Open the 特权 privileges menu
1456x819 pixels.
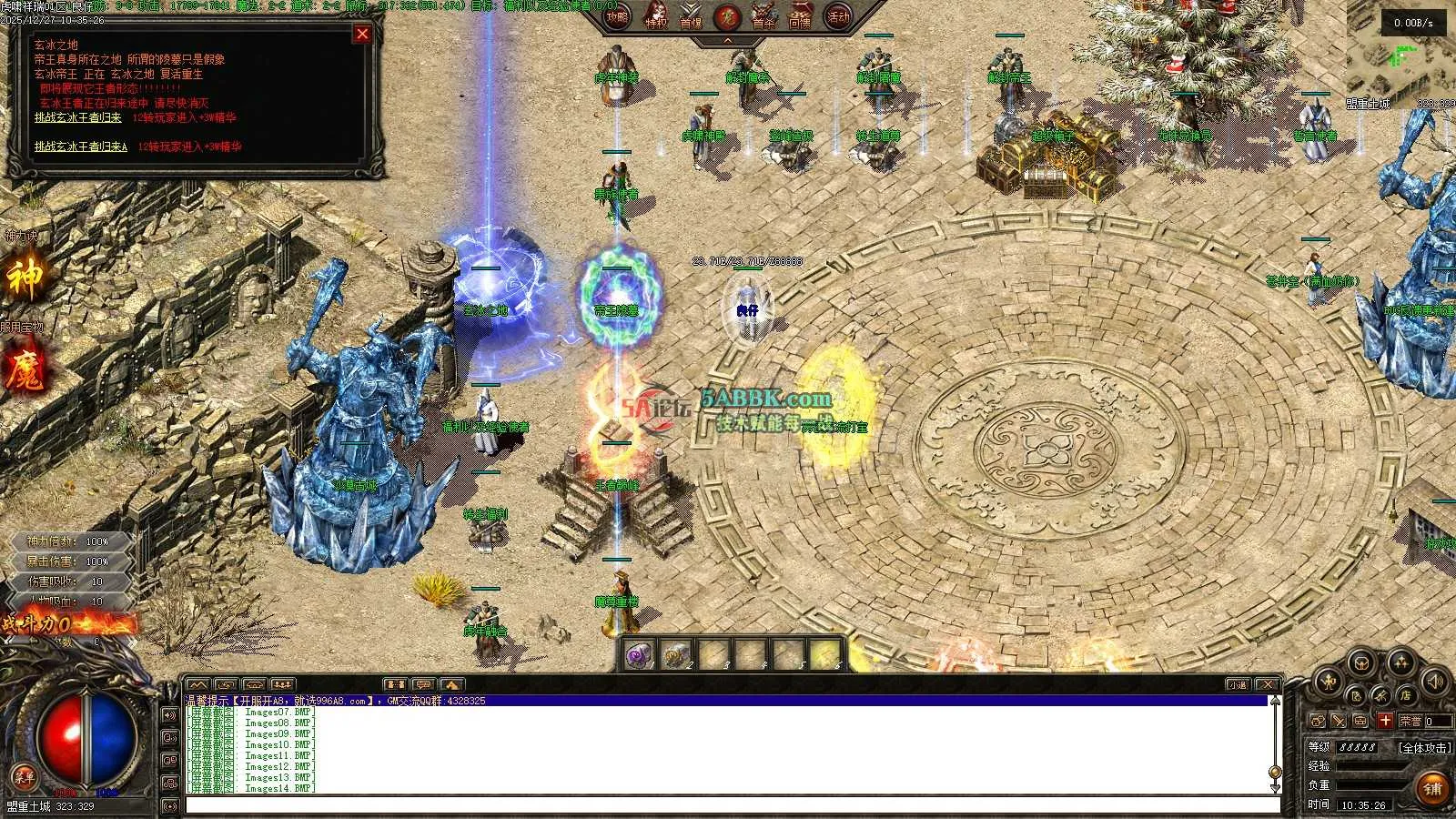pos(656,18)
